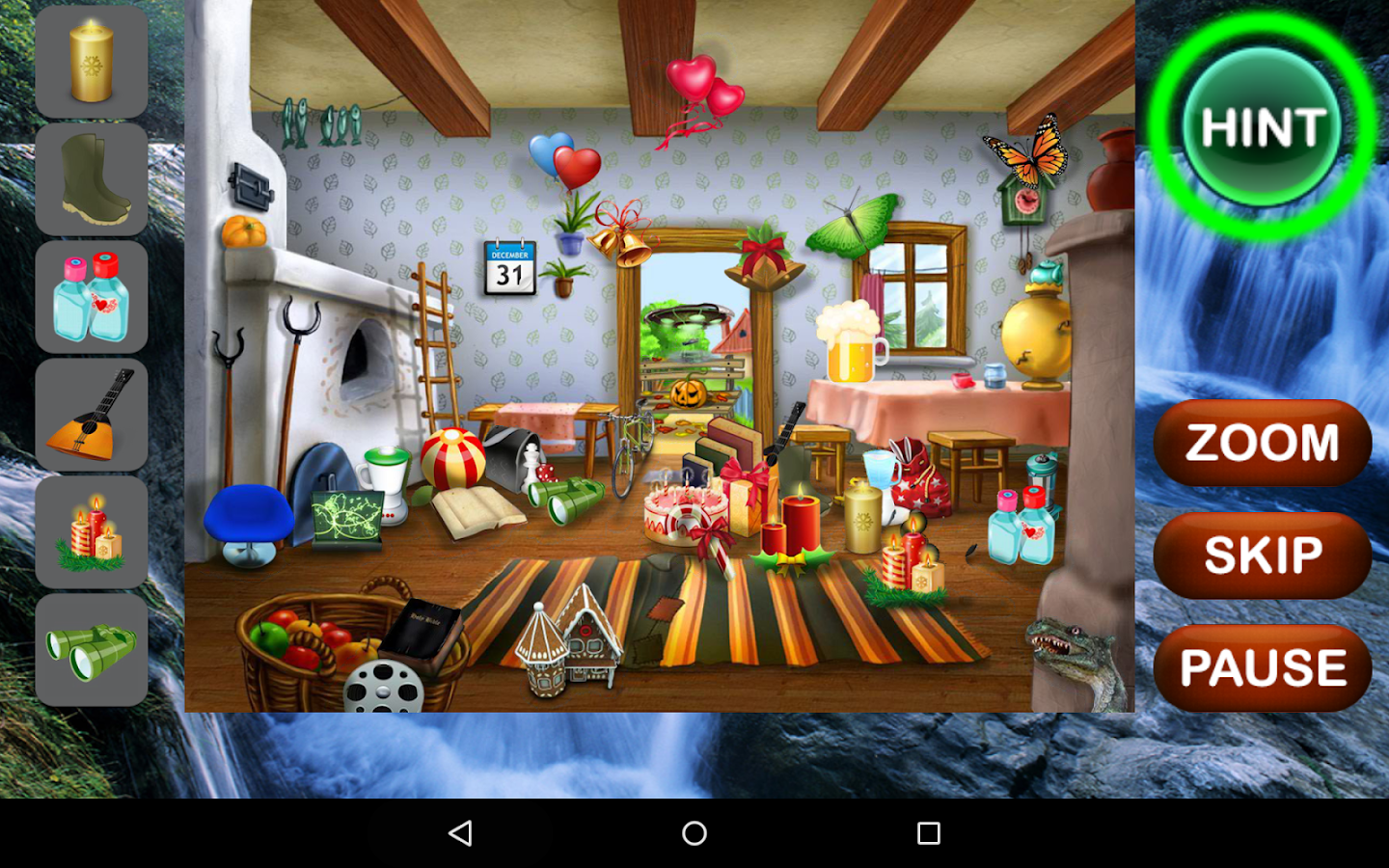Select the gold candle thumbnail in the sidebar
Screen dimensions: 1389x868
(x=92, y=61)
